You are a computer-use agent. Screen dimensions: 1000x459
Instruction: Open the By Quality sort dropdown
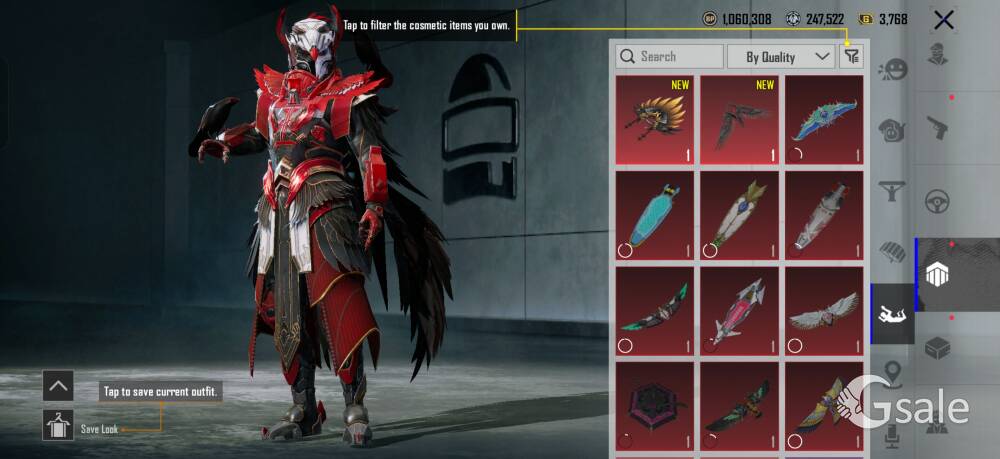click(780, 57)
